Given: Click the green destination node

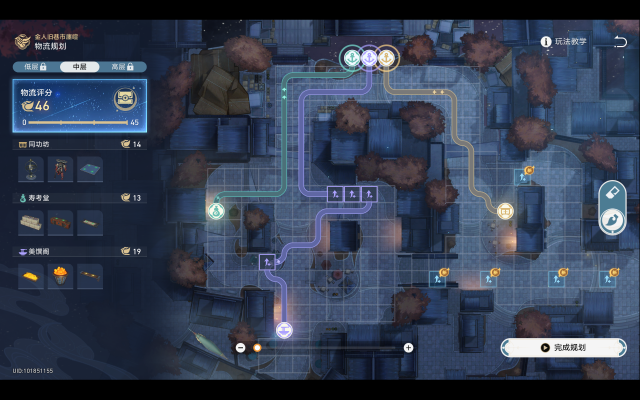Looking at the screenshot, I should 215,210.
